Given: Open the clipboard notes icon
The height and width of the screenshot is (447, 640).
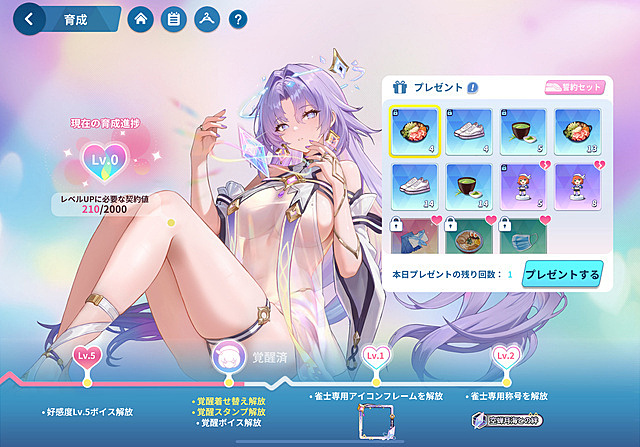Looking at the screenshot, I should [174, 19].
